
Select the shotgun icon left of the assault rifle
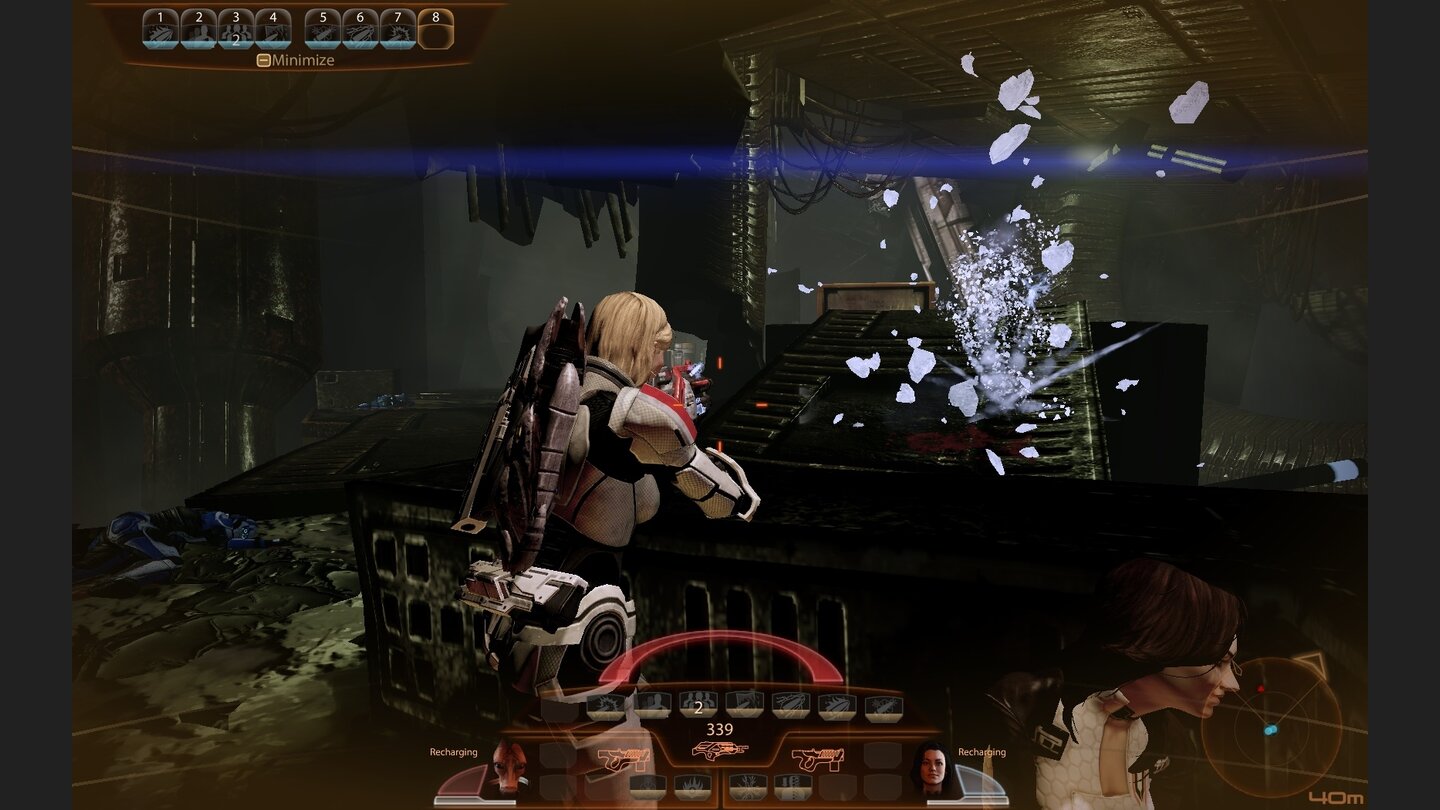pos(623,757)
